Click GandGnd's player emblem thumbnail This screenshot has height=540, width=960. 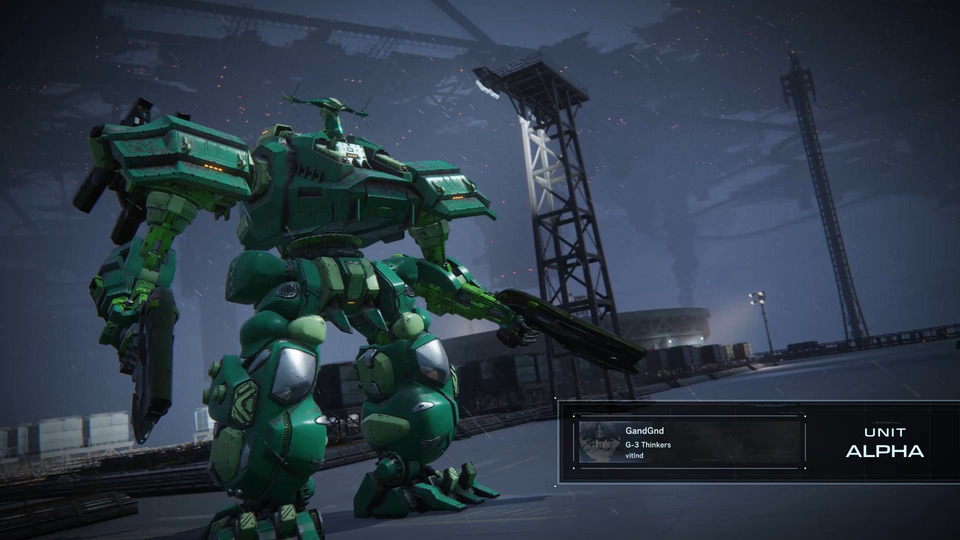[x=598, y=441]
